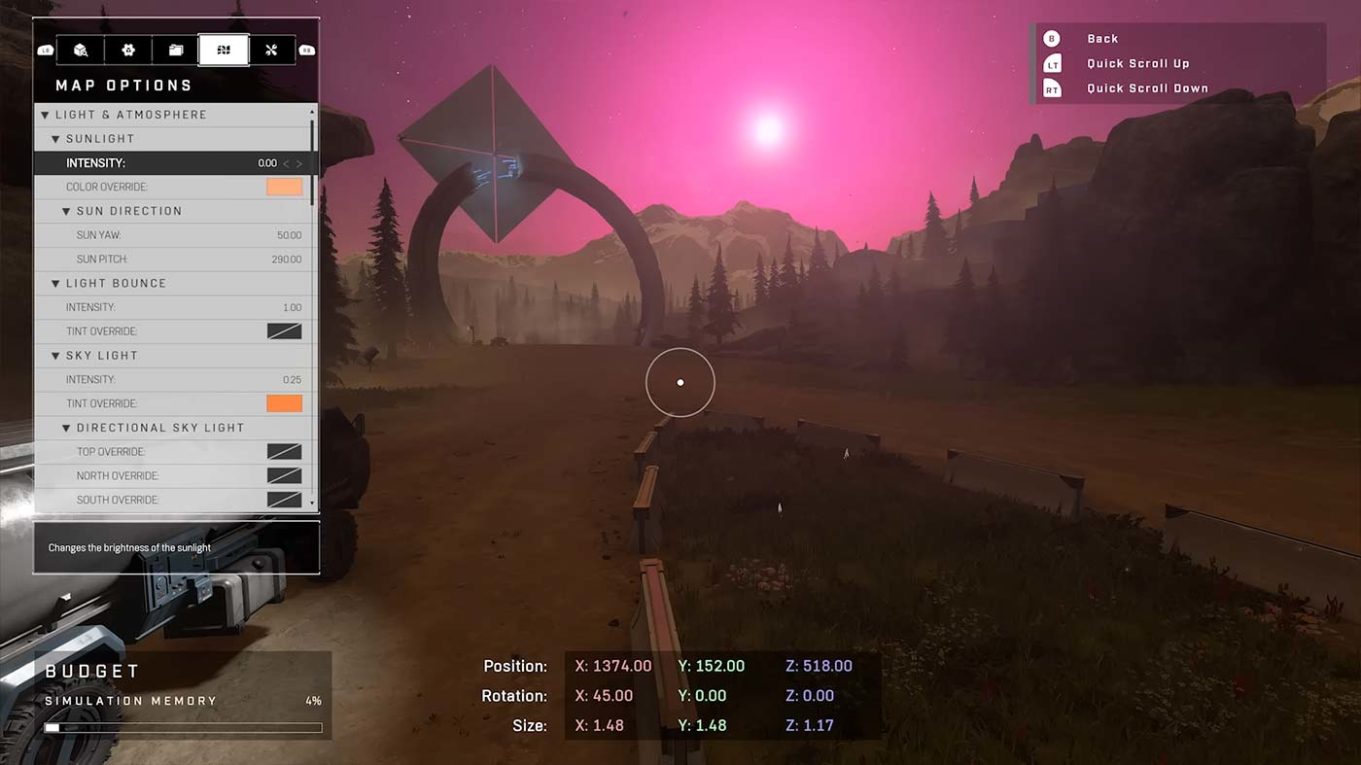Open the North Override color swatch
This screenshot has height=765, width=1361.
[284, 476]
